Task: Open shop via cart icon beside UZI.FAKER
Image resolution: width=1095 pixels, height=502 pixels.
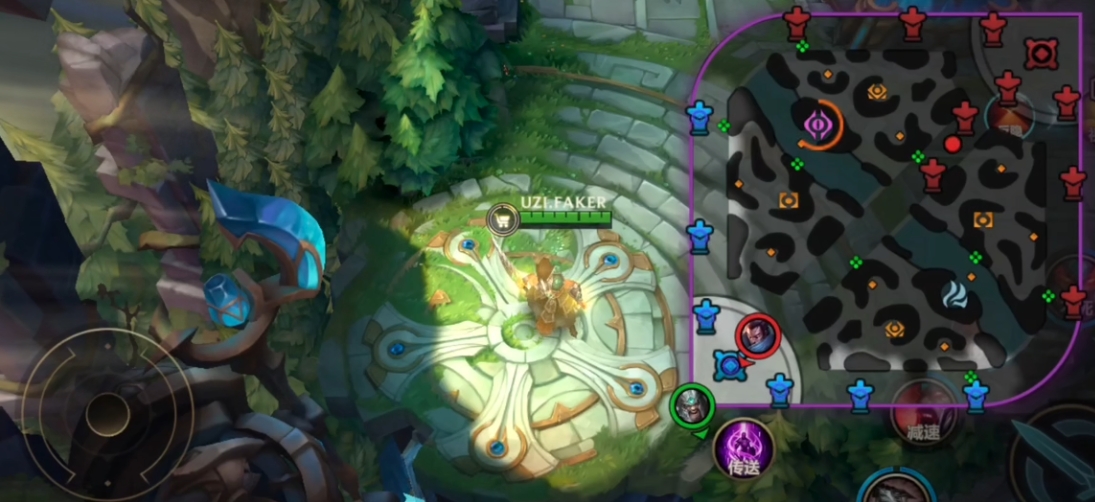Action: coord(502,217)
